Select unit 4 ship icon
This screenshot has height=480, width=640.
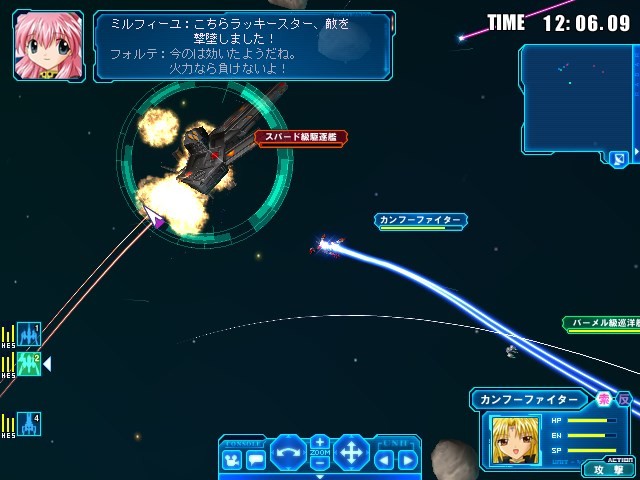[x=29, y=424]
